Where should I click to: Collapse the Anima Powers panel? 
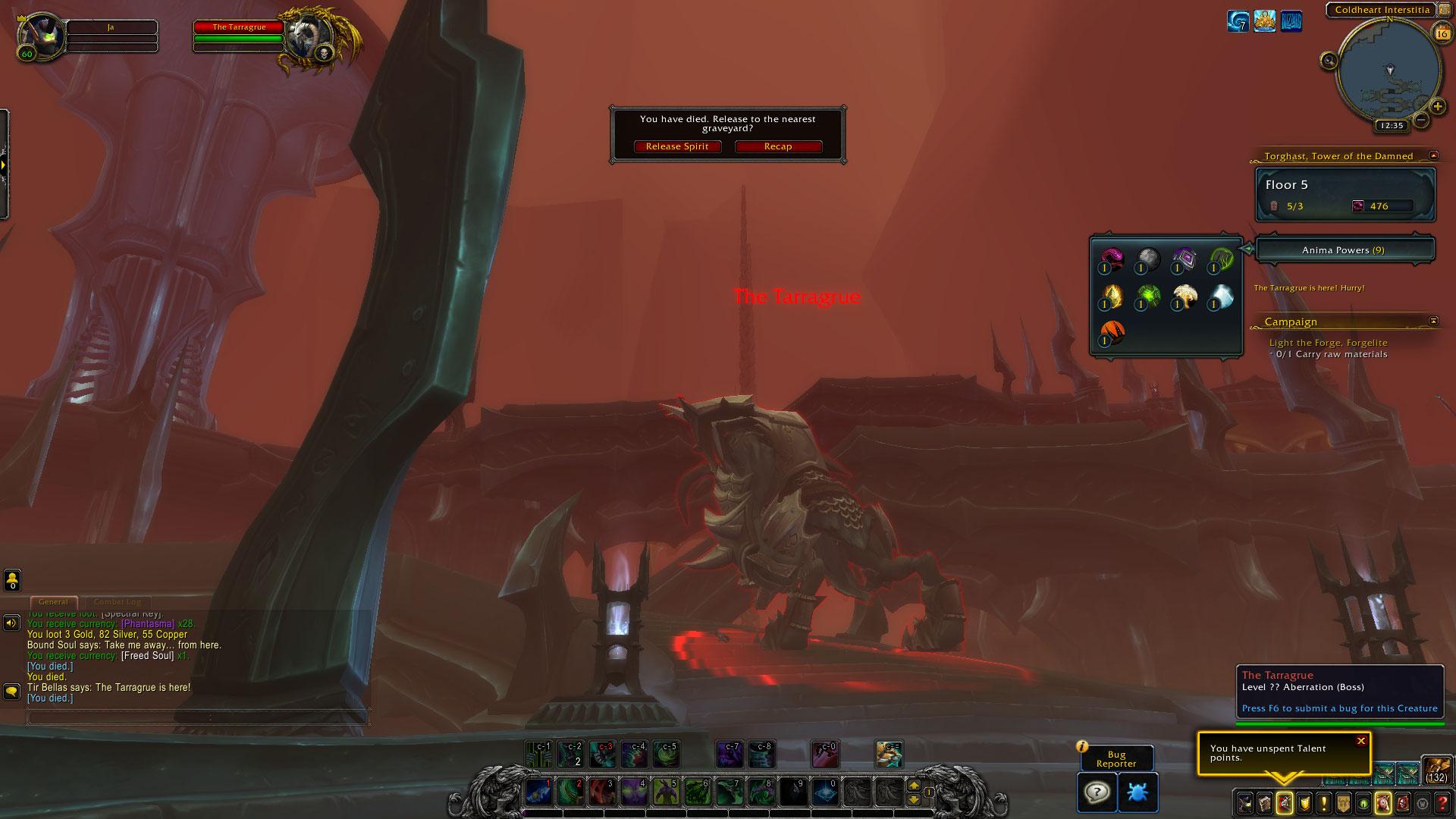click(x=1247, y=249)
